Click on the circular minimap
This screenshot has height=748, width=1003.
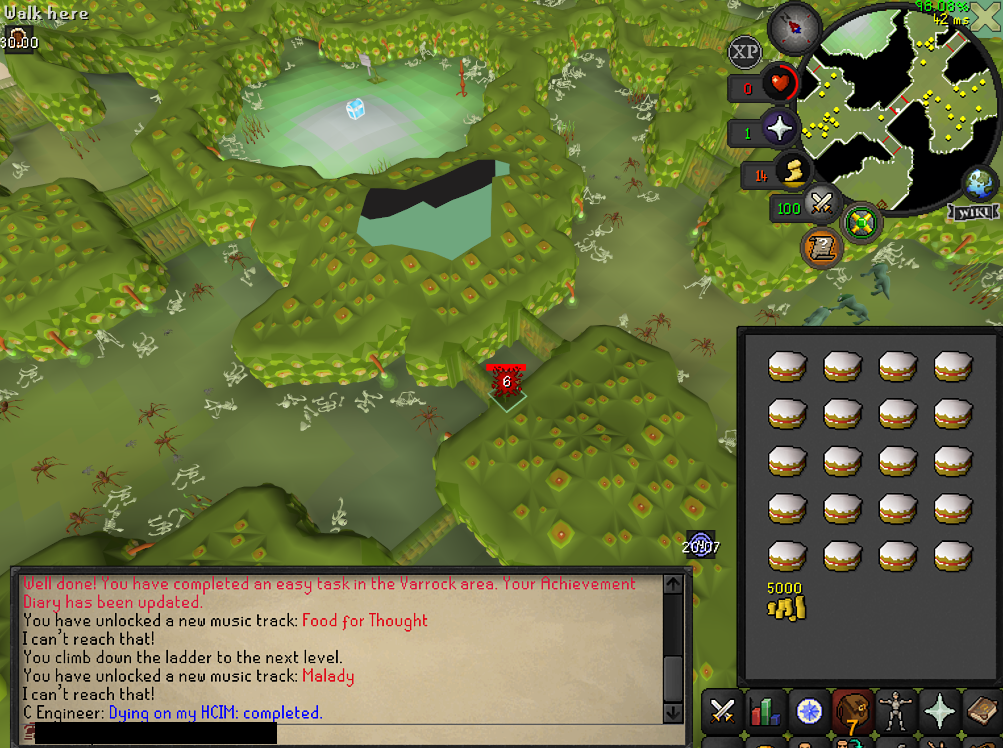pyautogui.click(x=890, y=110)
